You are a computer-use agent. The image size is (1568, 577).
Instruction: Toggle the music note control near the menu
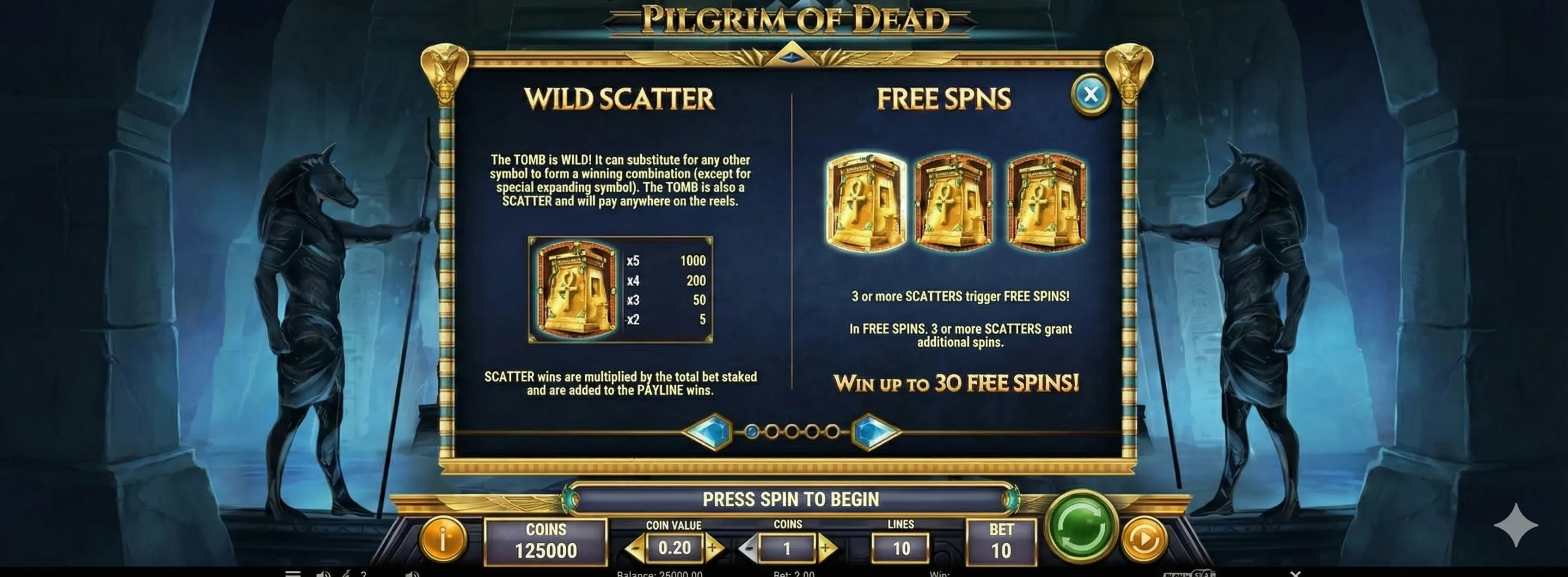click(347, 575)
